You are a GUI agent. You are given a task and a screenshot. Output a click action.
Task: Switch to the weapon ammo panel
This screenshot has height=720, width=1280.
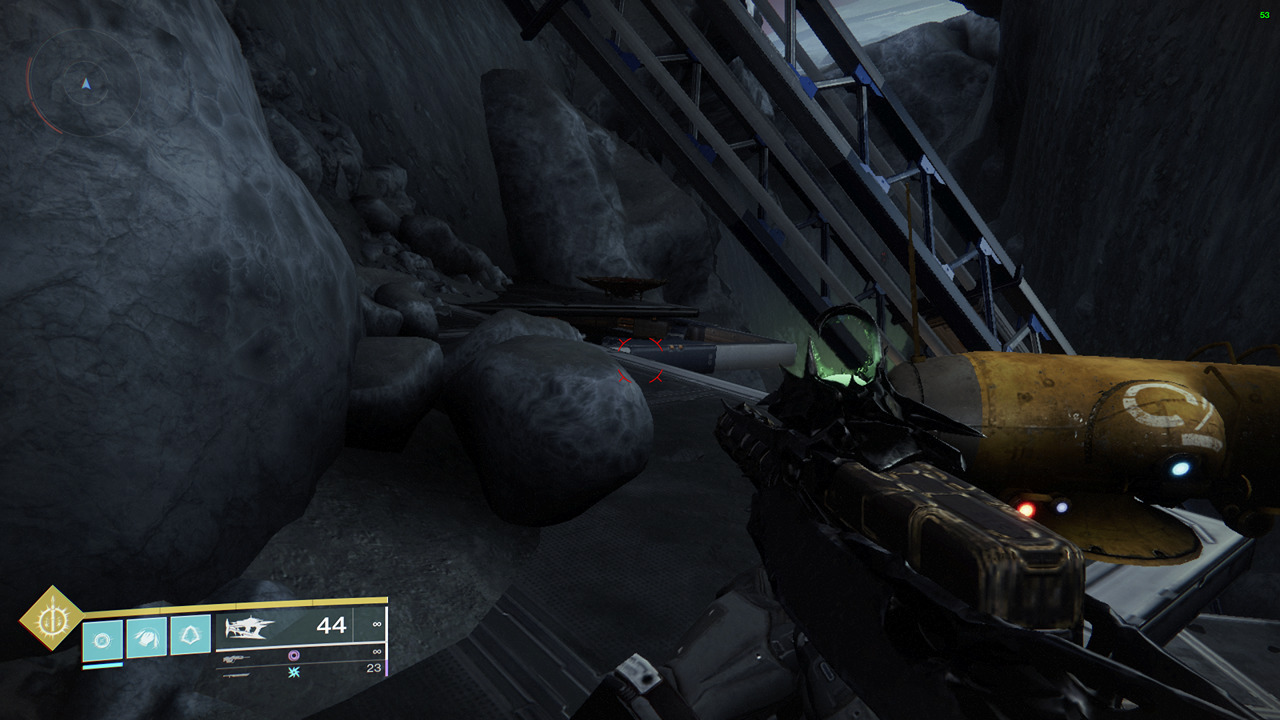tap(300, 640)
